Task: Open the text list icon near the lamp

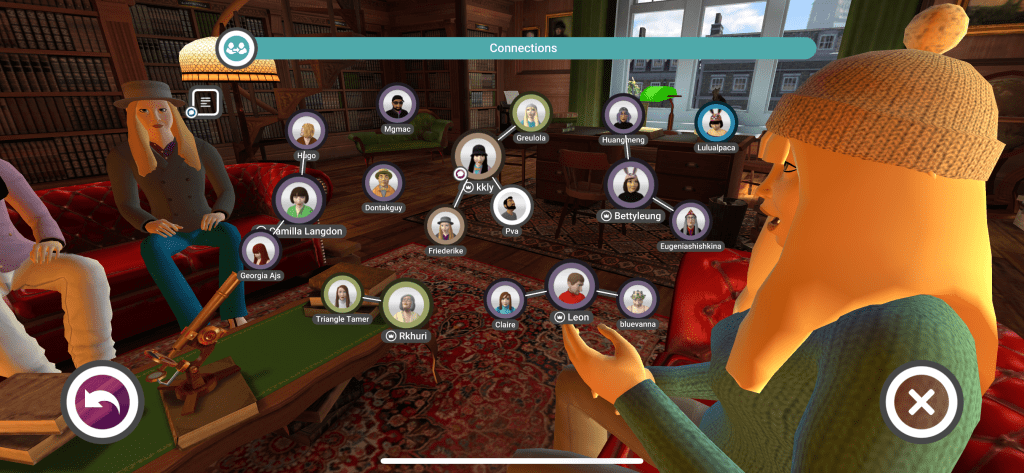Action: 207,101
